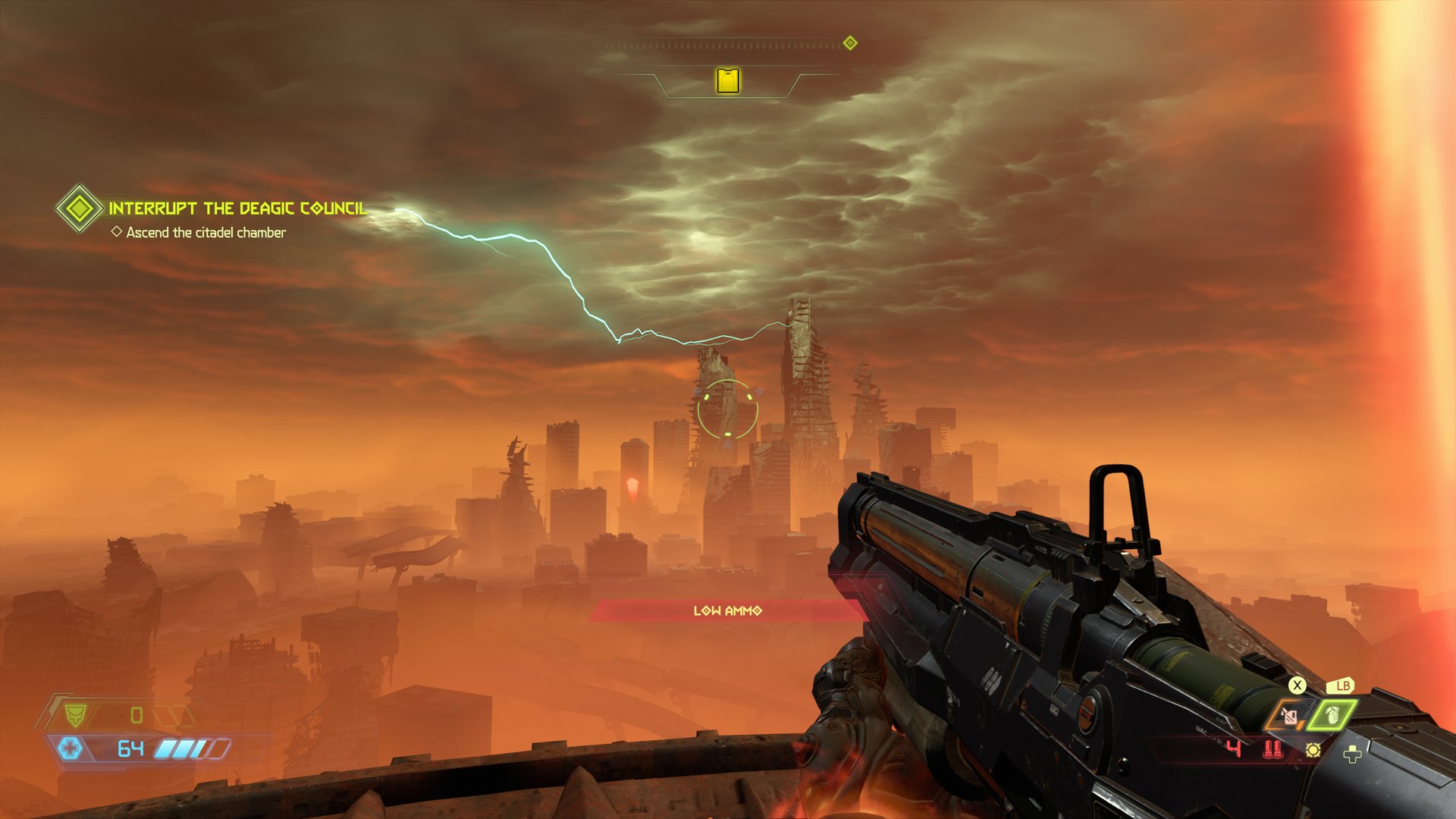Select the yellow weapon mod icon
The image size is (1456, 819).
coord(1313,750)
